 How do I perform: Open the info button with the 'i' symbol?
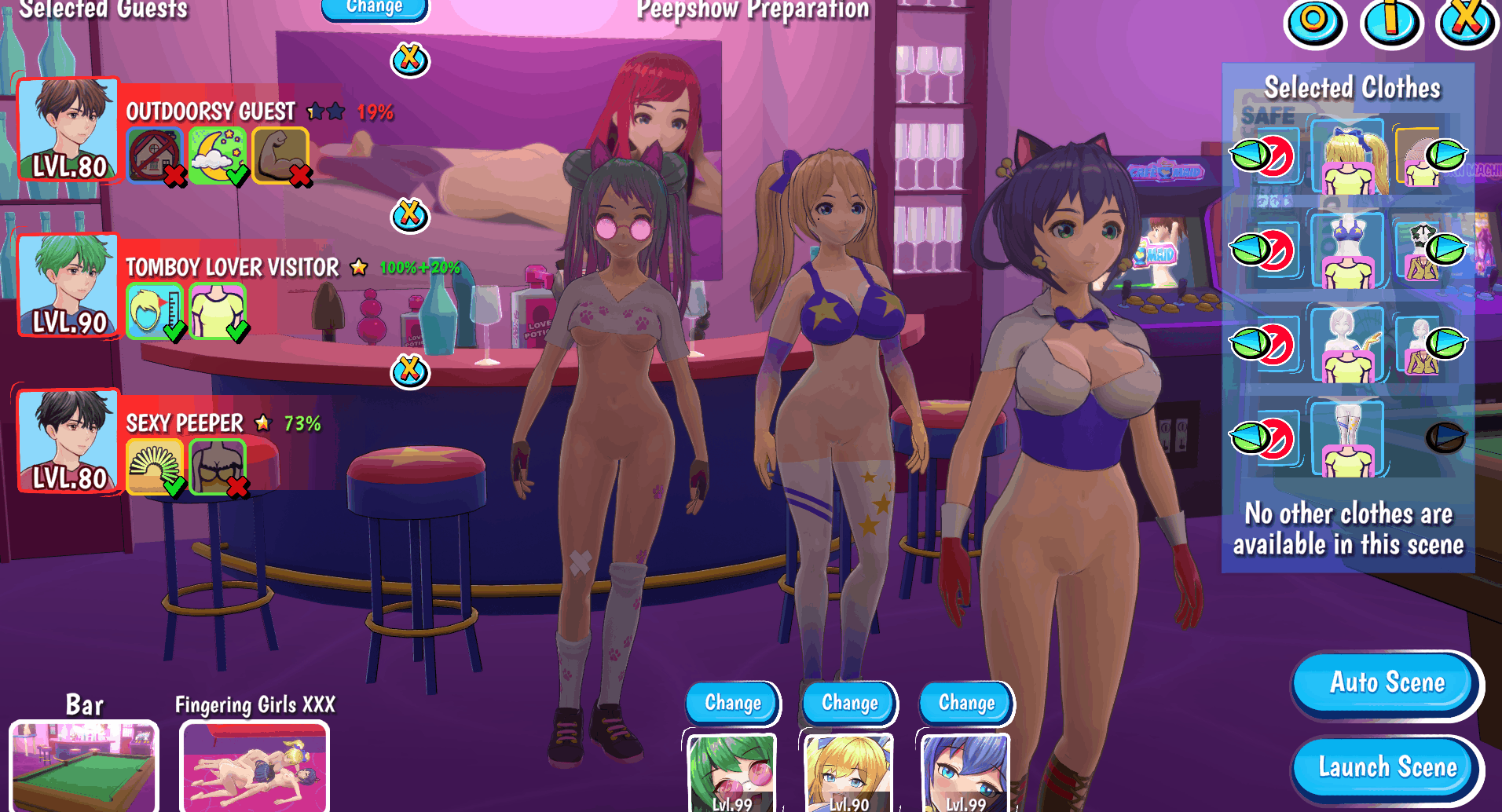(1391, 20)
